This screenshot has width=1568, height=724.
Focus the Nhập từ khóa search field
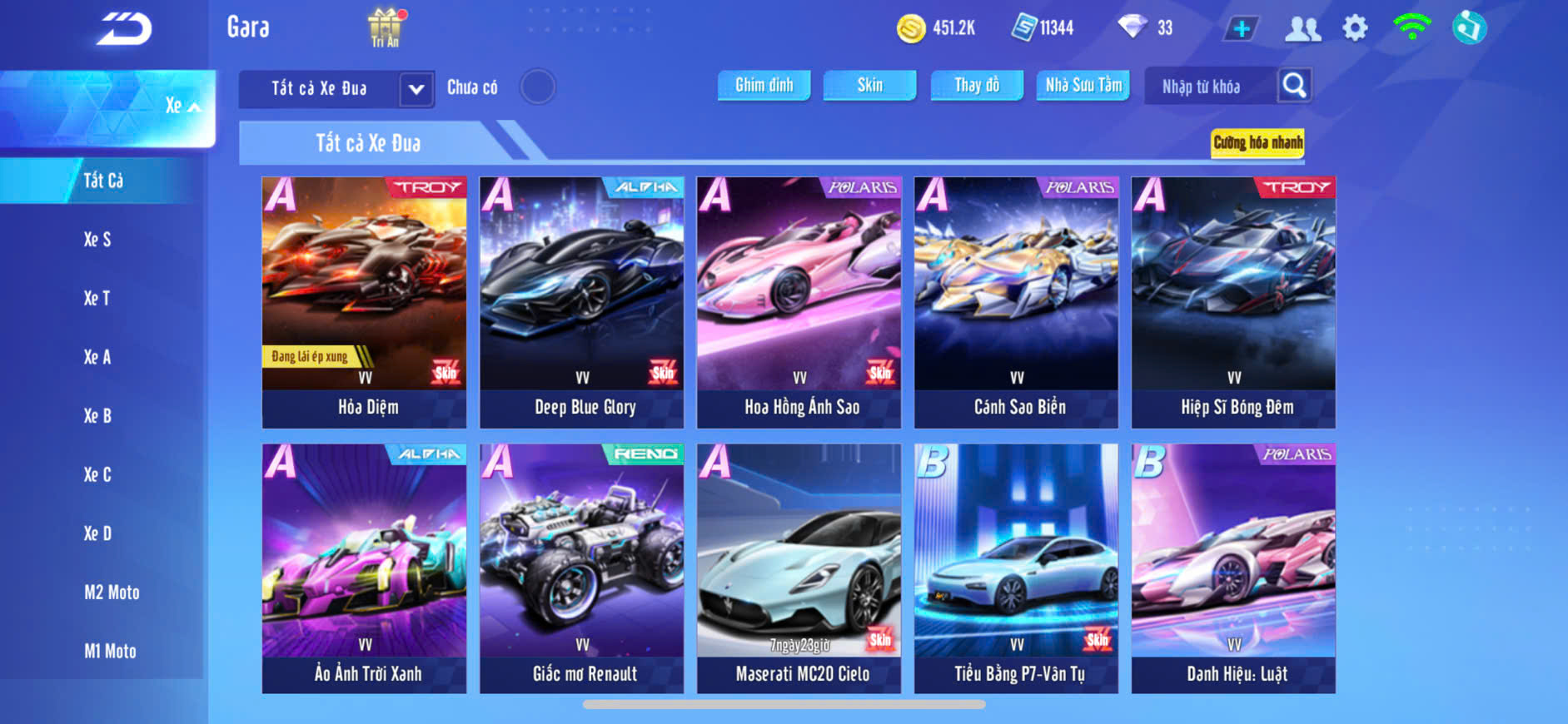click(x=1207, y=87)
